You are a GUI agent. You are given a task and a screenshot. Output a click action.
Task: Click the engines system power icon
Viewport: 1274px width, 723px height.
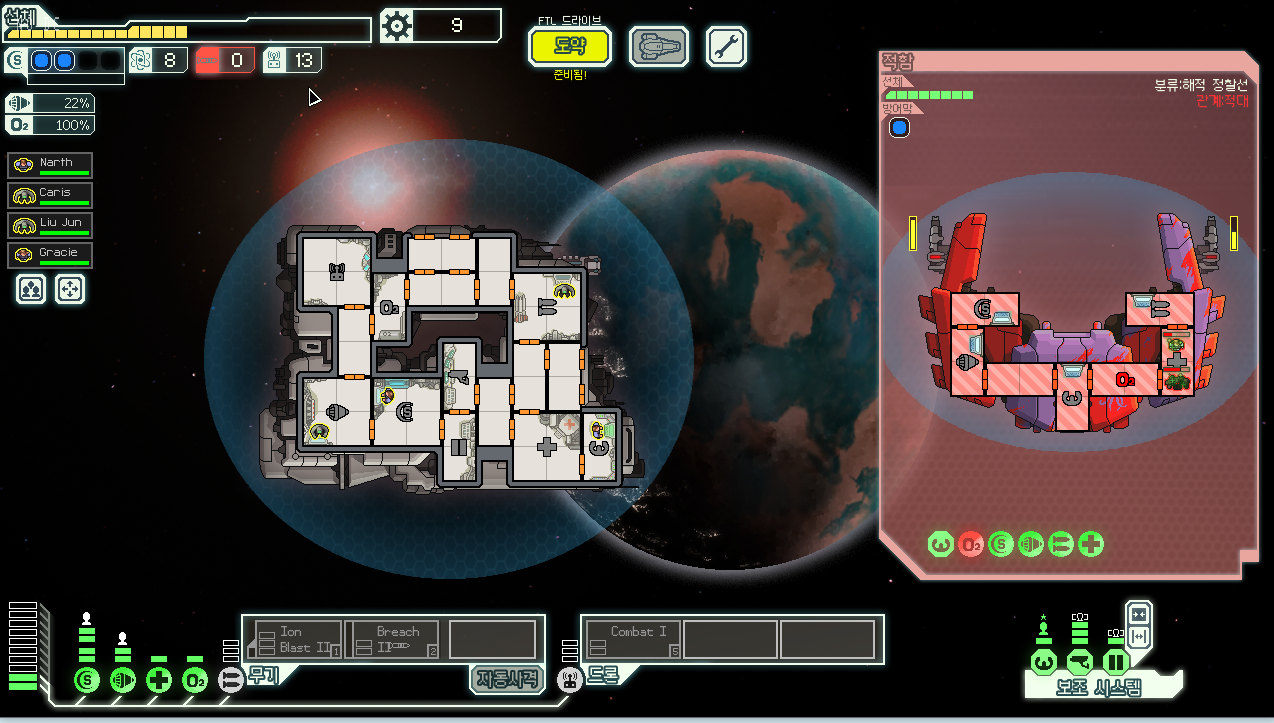pos(123,681)
